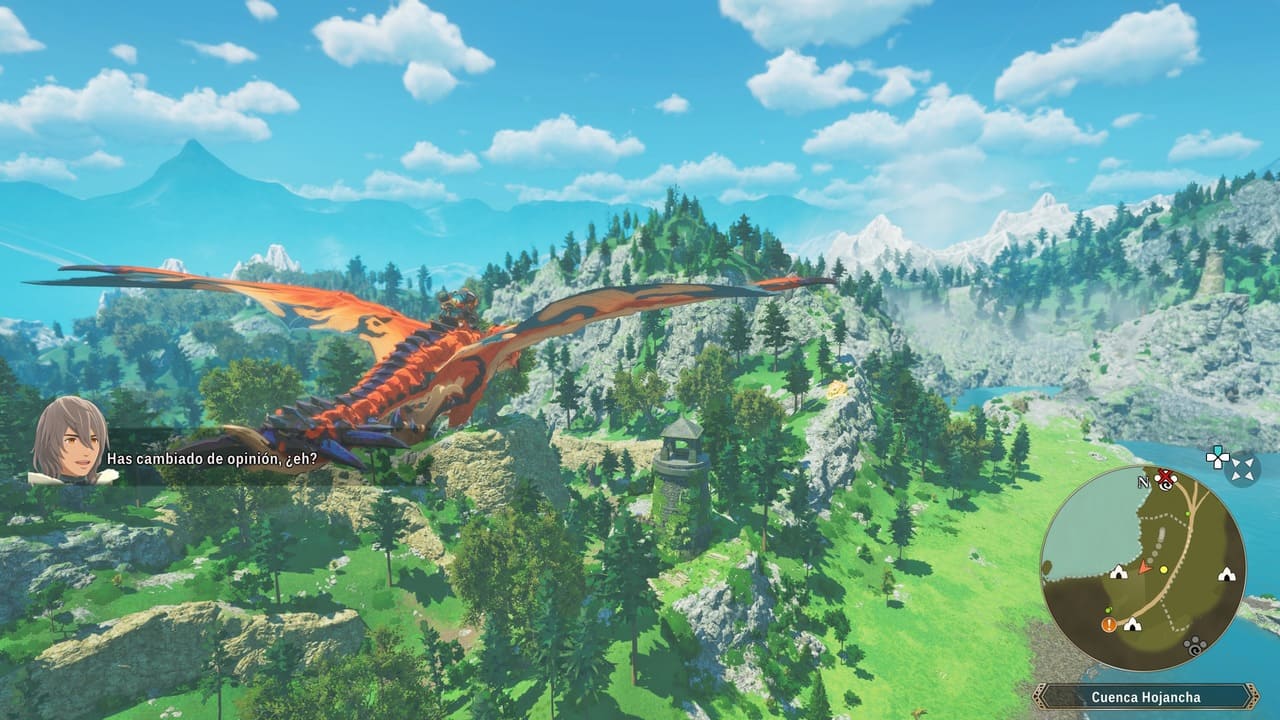Select the paw print den marker
The height and width of the screenshot is (720, 1280).
coord(1194,645)
